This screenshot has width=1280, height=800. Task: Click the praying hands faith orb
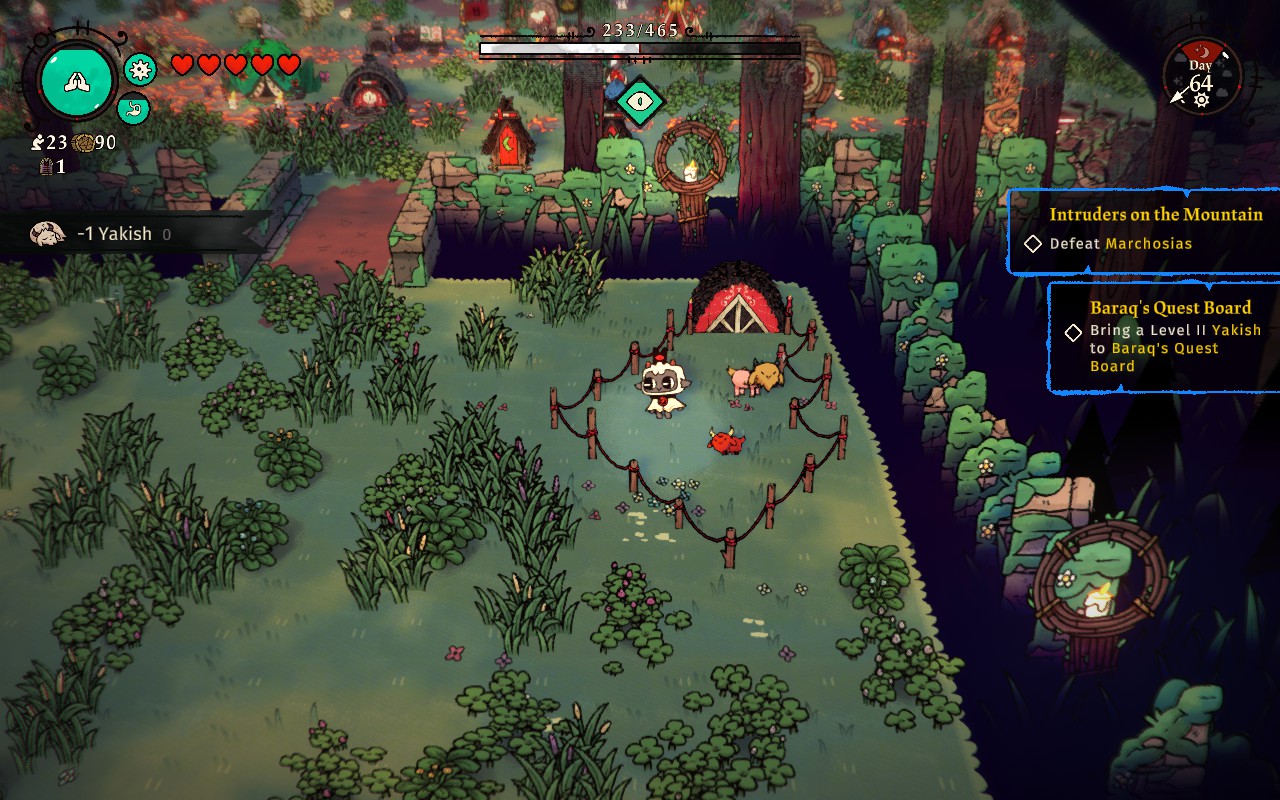(77, 80)
